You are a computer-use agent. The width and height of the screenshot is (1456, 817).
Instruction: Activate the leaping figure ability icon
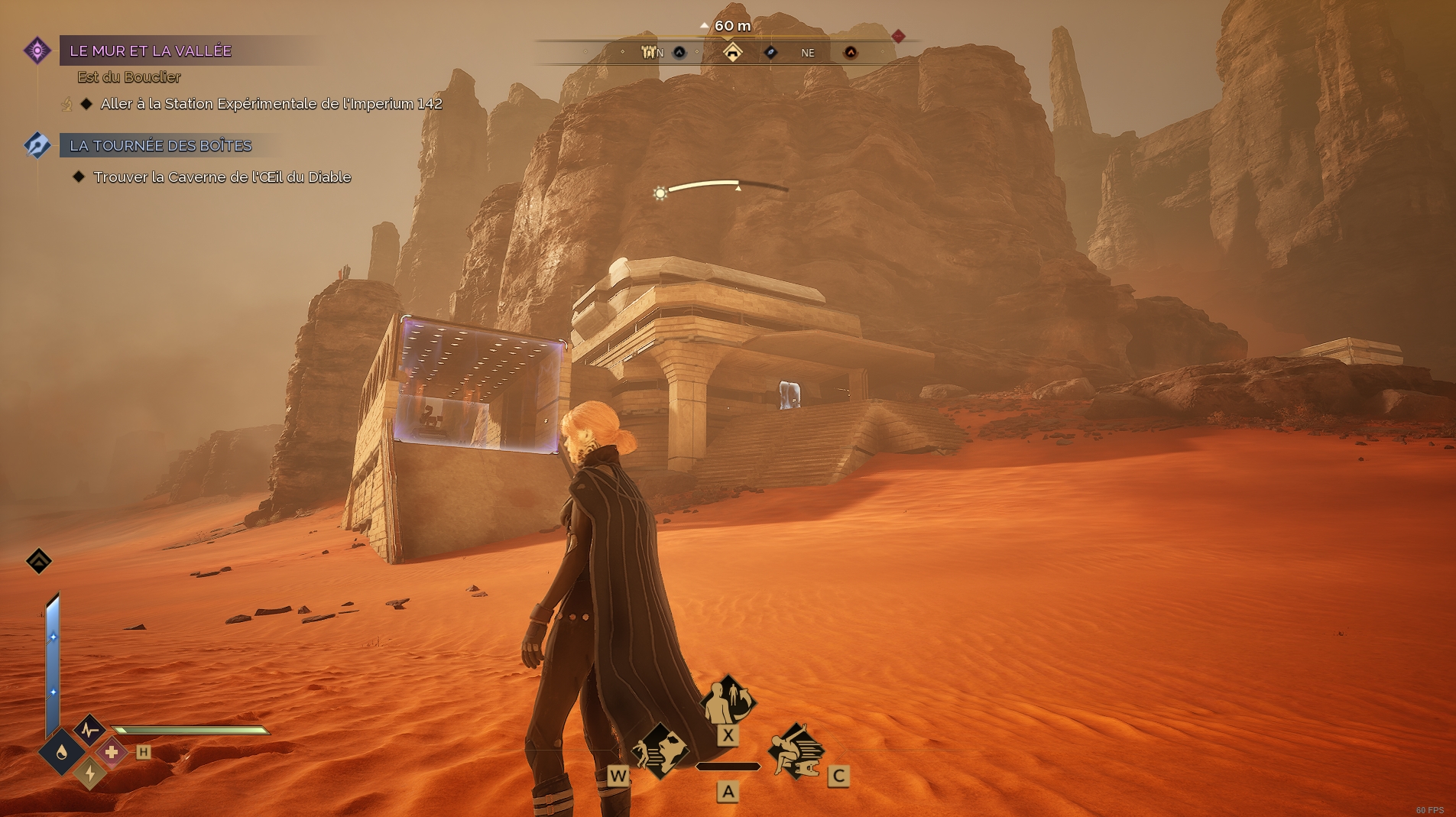coord(795,751)
